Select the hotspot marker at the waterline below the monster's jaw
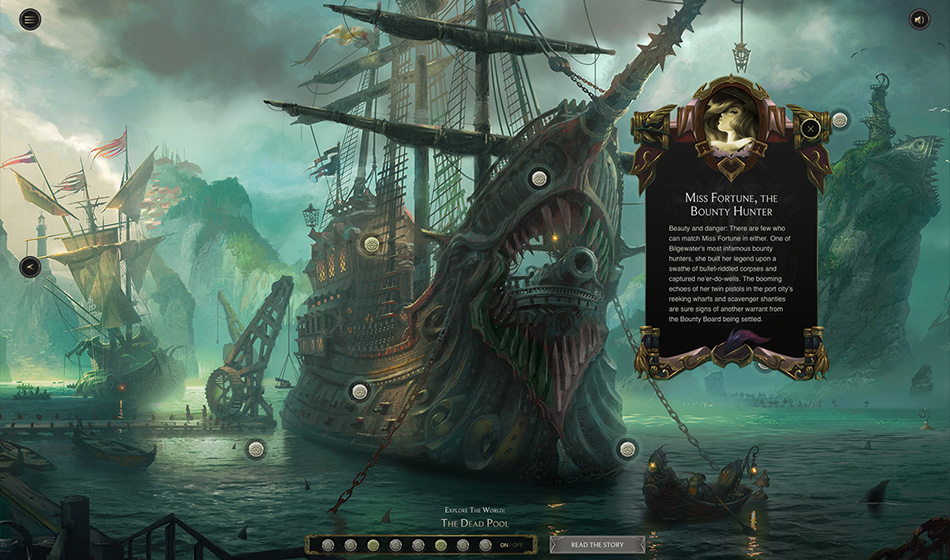The image size is (950, 560). pyautogui.click(x=627, y=449)
